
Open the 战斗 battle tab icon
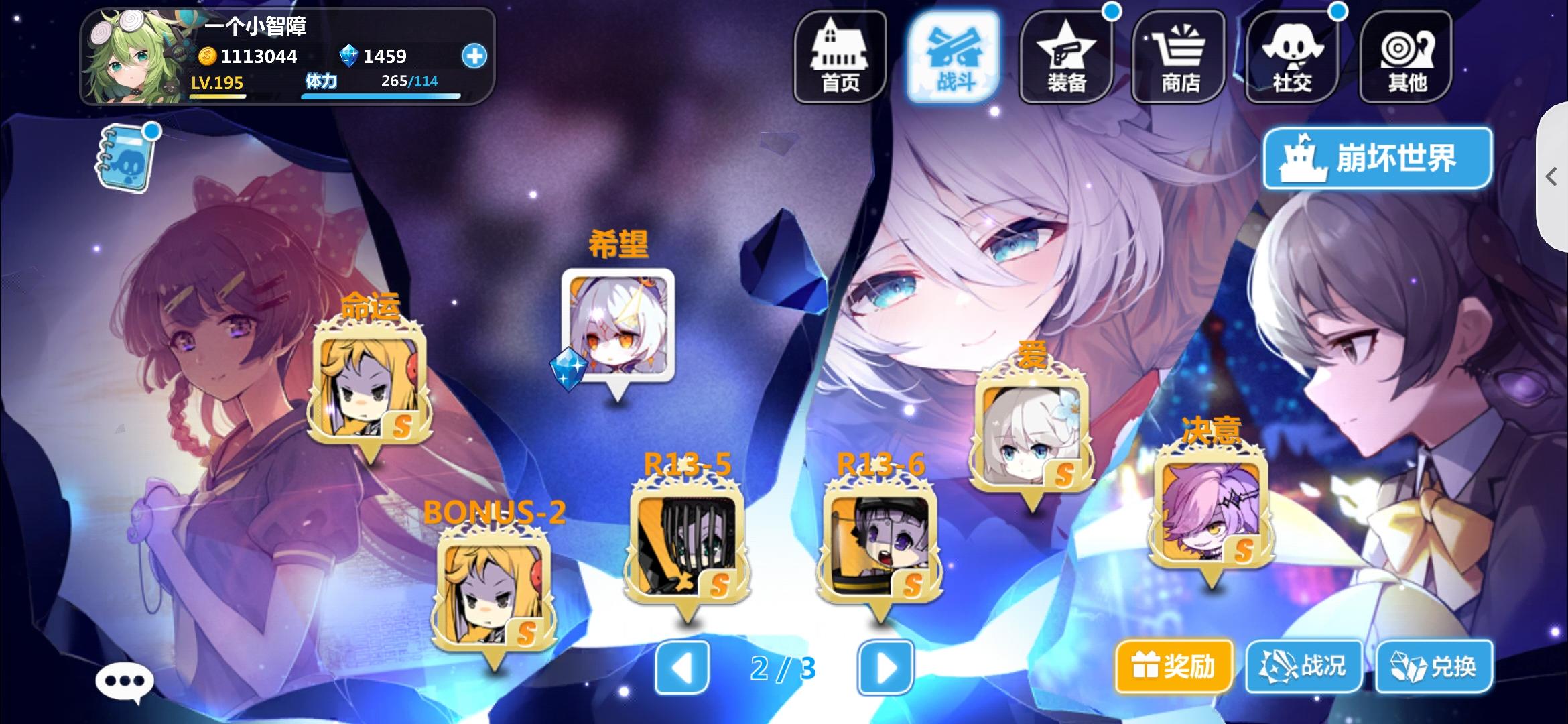[x=954, y=57]
